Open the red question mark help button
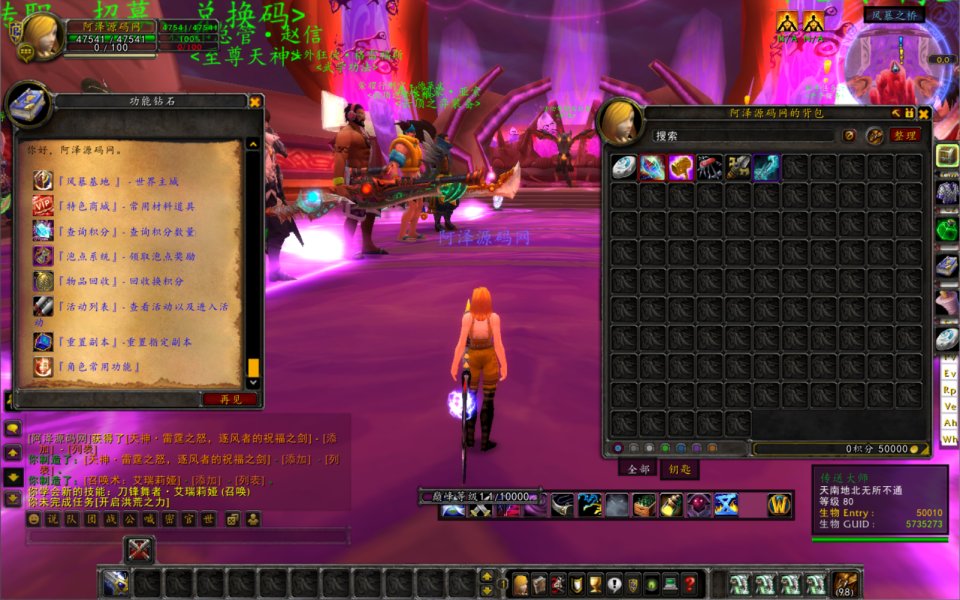The height and width of the screenshot is (600, 960). [690, 584]
